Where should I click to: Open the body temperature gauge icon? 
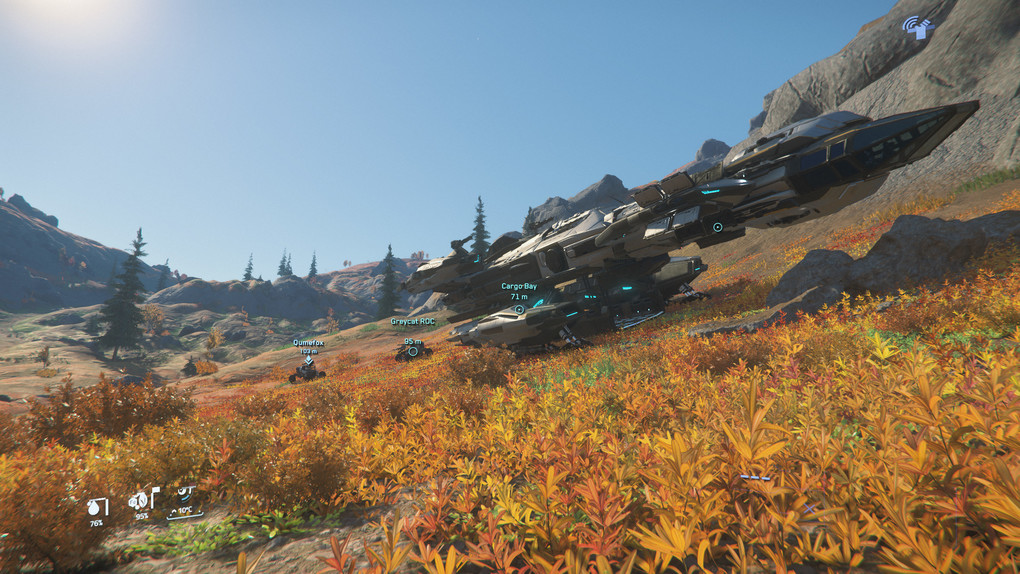186,495
